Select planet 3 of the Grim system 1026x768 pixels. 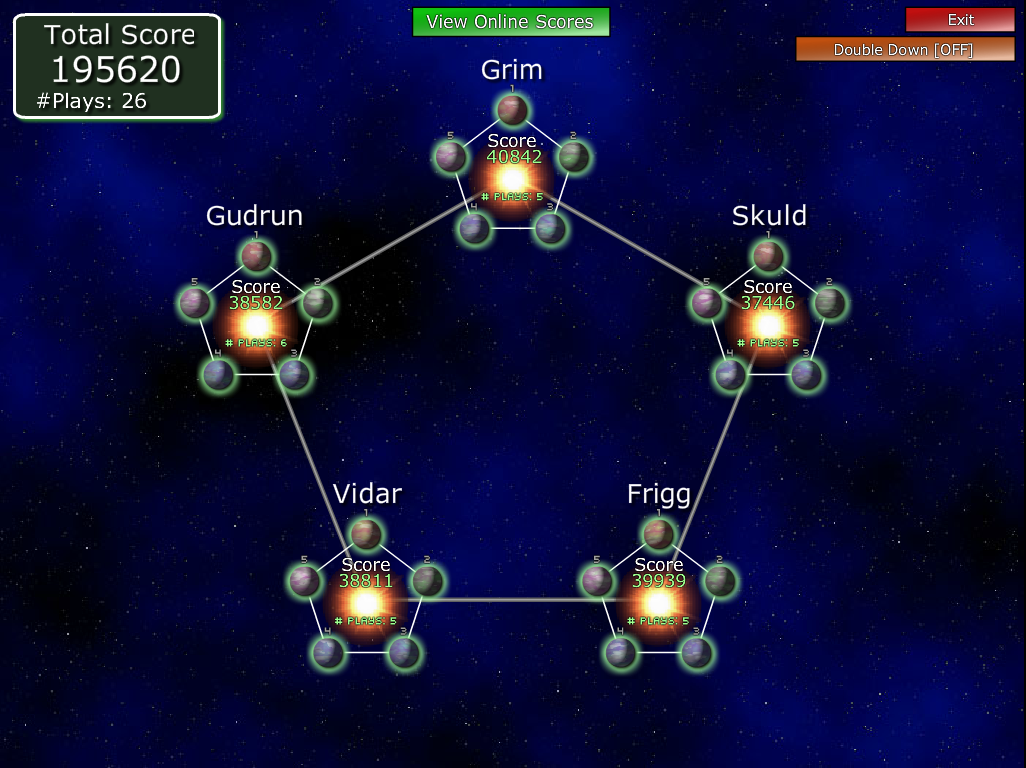550,229
